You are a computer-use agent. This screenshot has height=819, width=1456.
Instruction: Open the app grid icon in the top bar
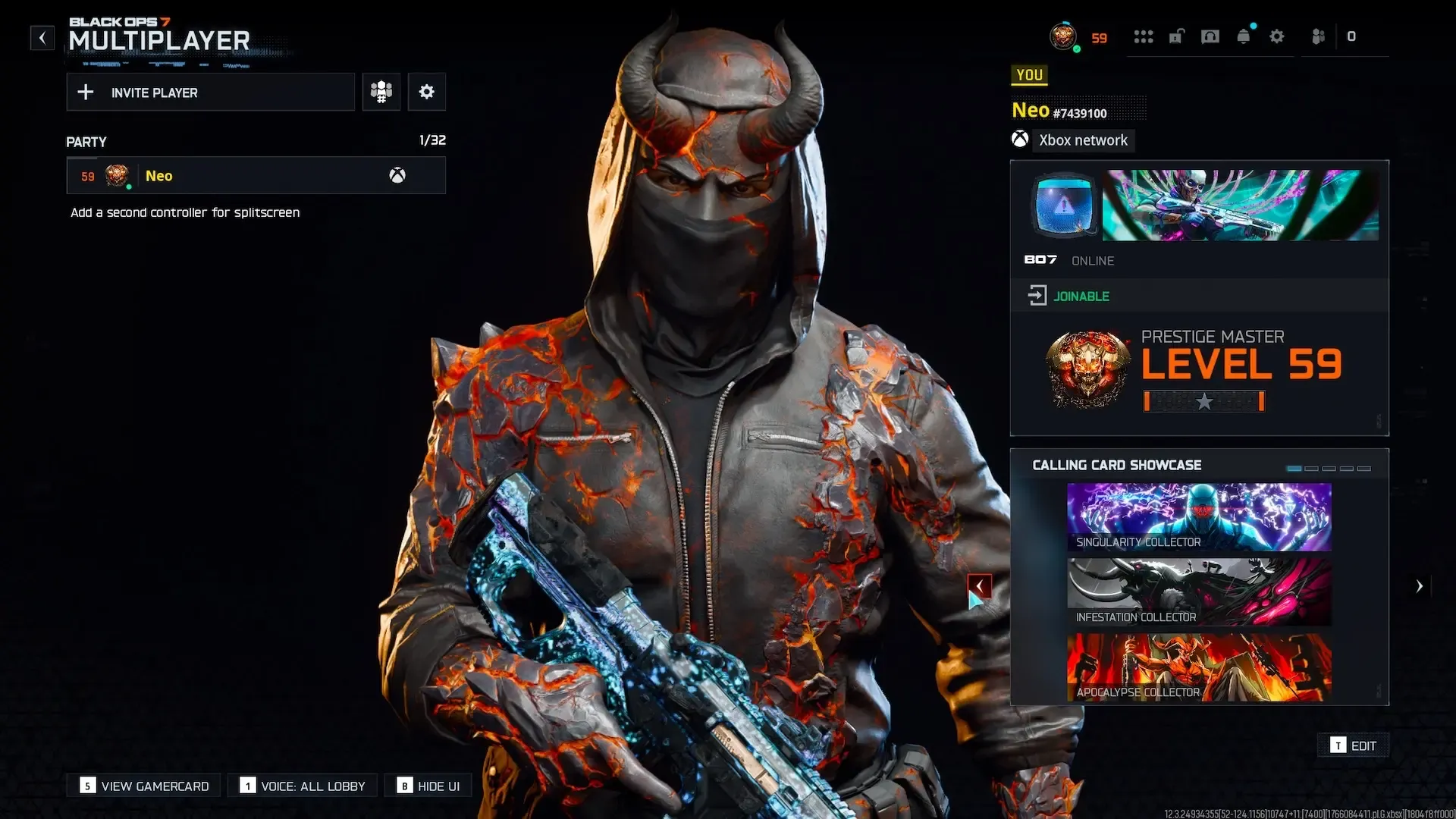pos(1144,36)
